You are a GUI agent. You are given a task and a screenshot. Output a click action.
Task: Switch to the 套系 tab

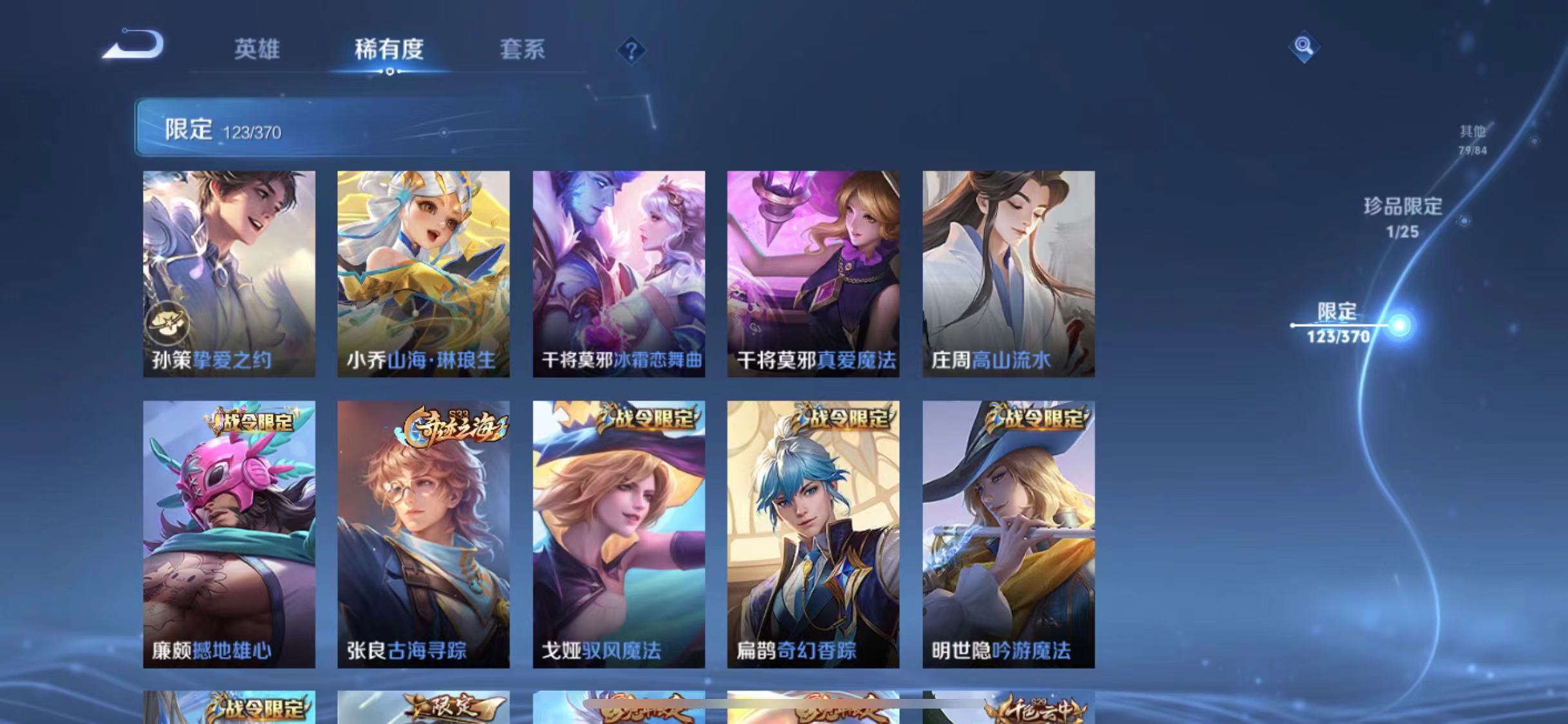(523, 50)
